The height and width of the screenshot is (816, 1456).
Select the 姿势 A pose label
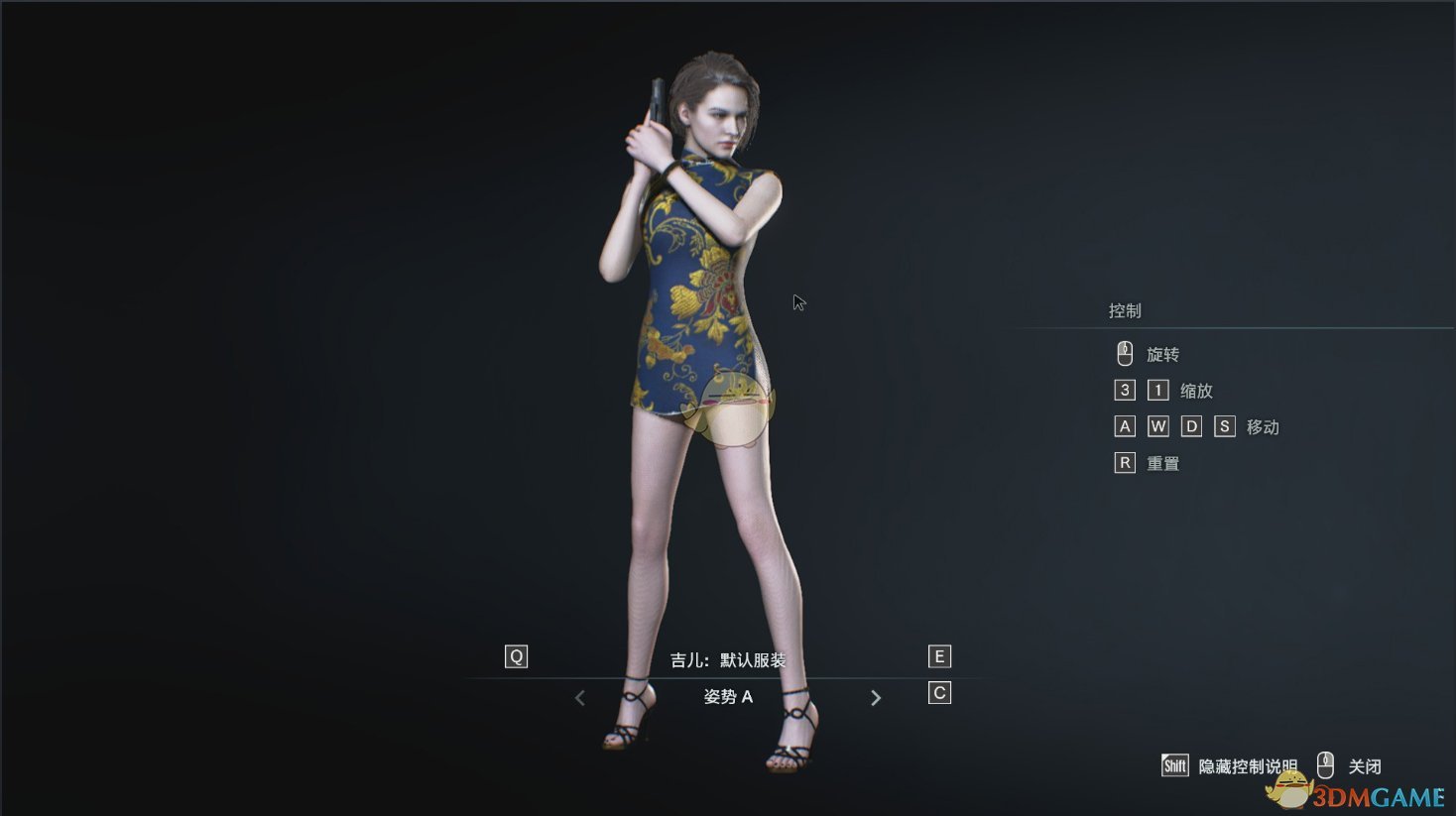tap(727, 696)
